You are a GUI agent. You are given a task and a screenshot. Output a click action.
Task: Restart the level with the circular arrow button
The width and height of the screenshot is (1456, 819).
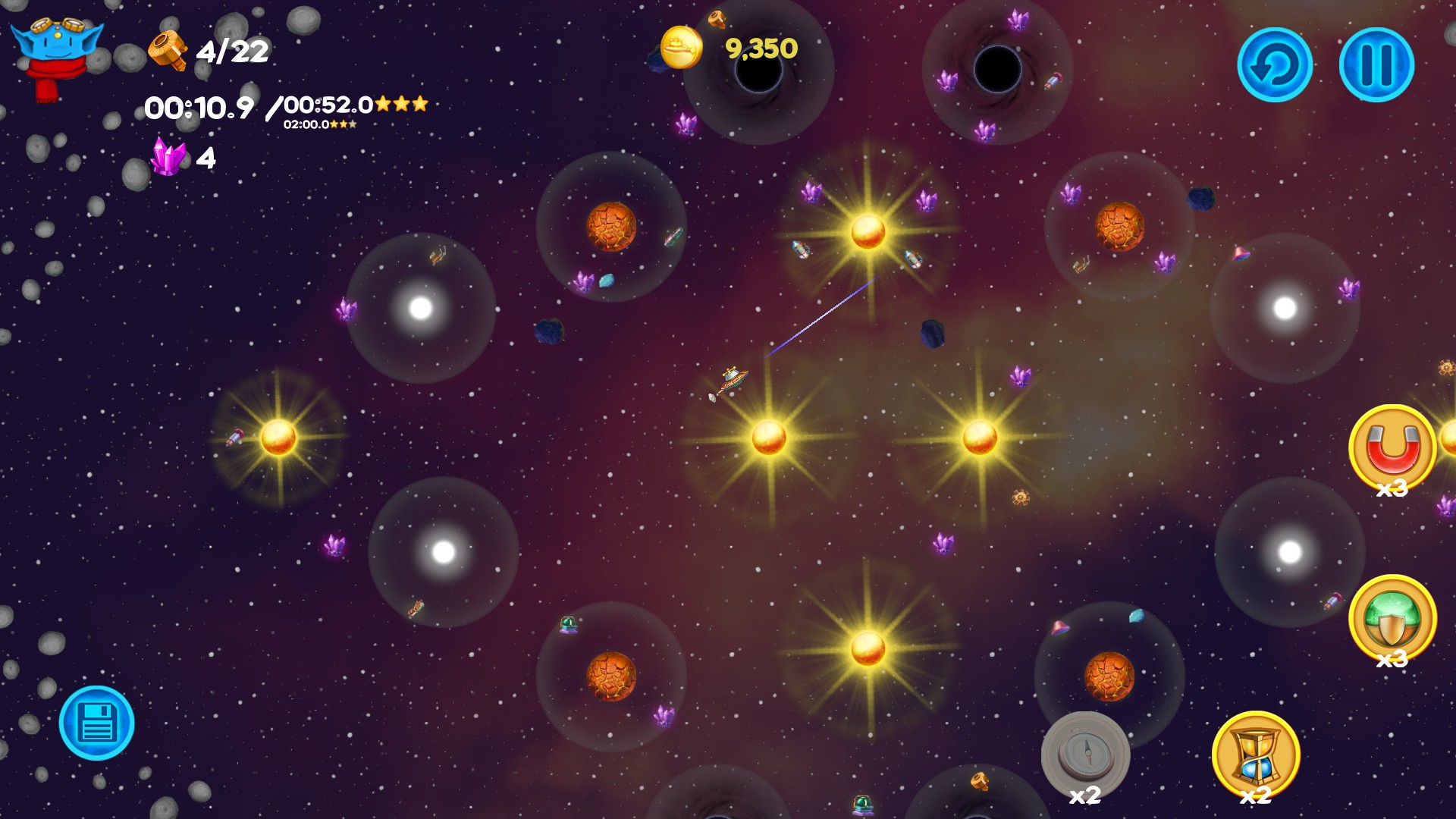(1274, 65)
